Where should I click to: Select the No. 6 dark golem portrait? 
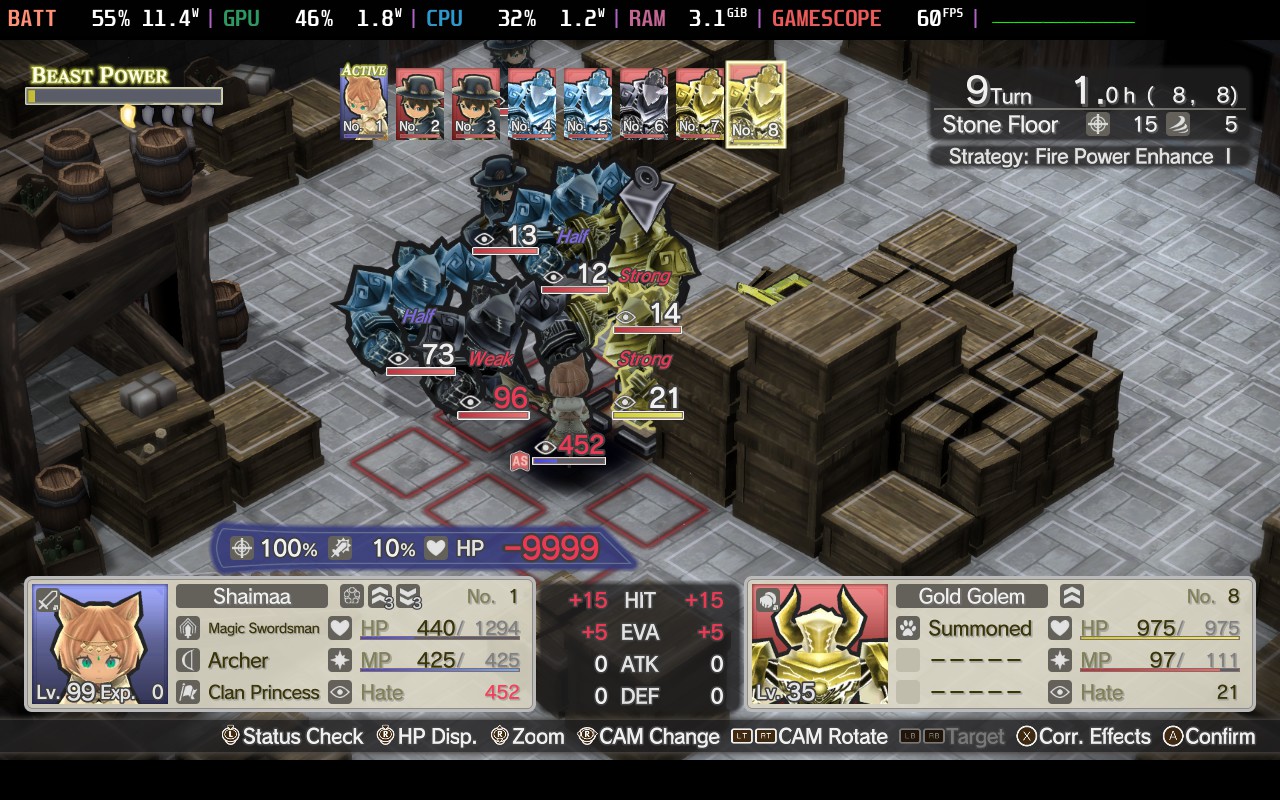point(644,103)
